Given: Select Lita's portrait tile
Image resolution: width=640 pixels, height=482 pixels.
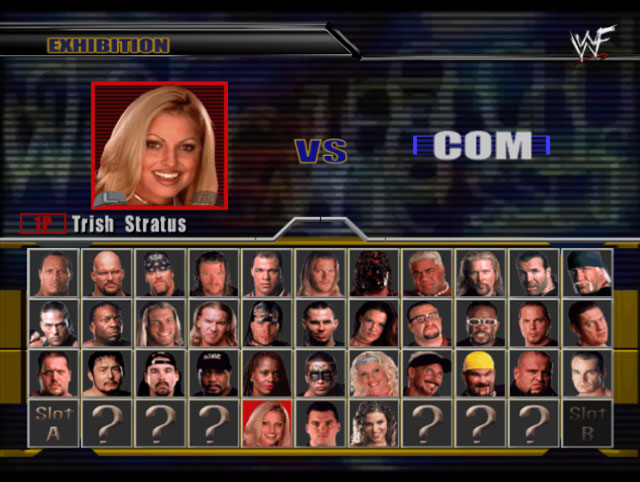Looking at the screenshot, I should coord(373,323).
